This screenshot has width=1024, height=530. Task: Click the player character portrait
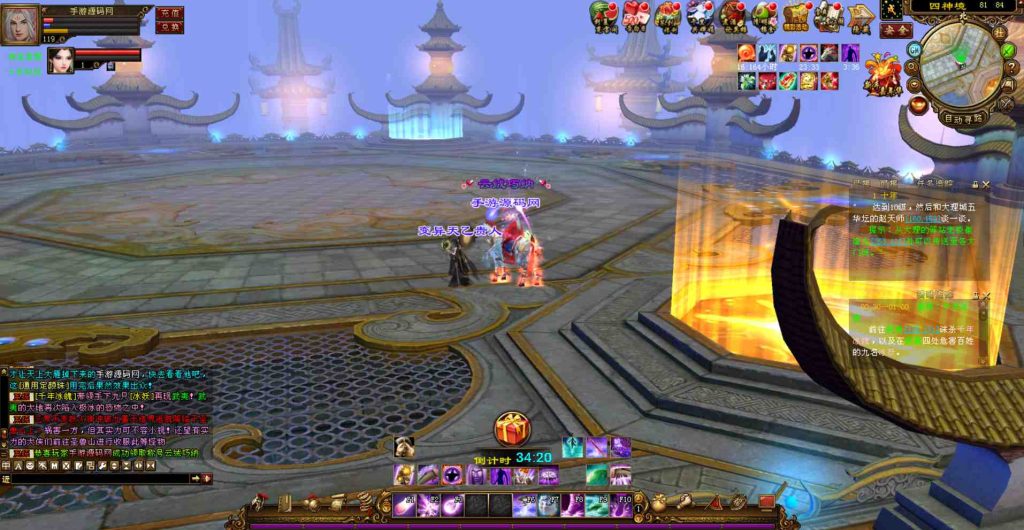tap(20, 24)
